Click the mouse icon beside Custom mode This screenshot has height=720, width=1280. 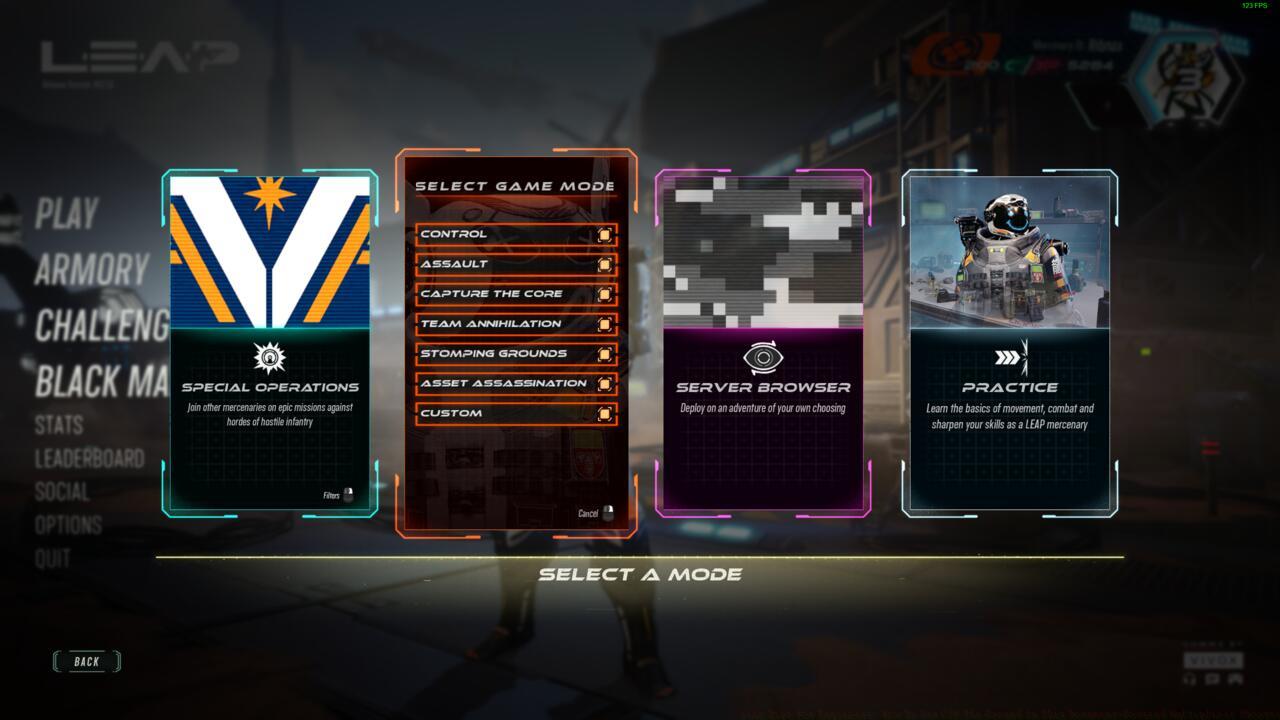tap(607, 412)
